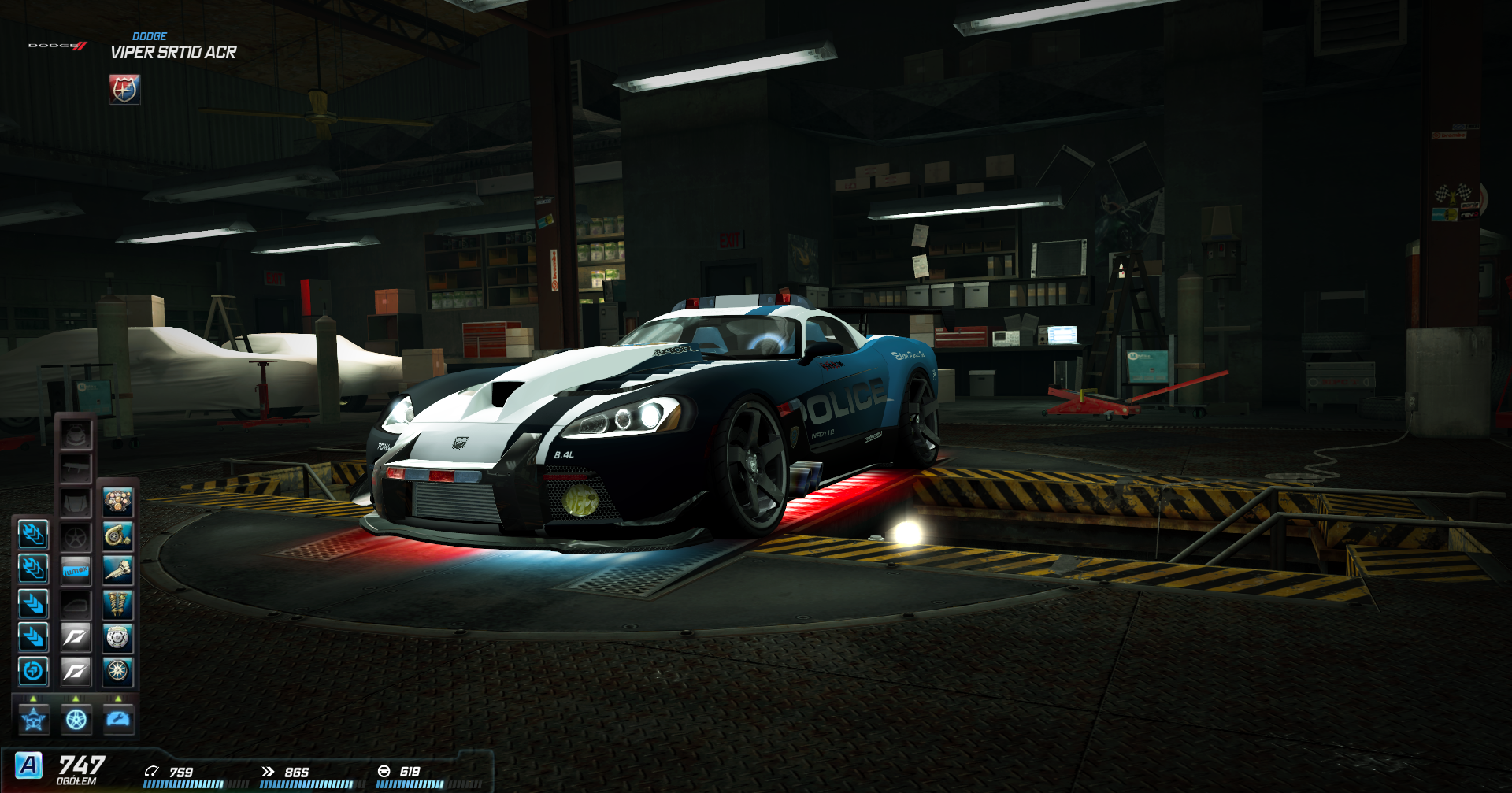Screen dimensions: 1512x793
Task: Open the performance wrench tab
Action: coord(118,719)
